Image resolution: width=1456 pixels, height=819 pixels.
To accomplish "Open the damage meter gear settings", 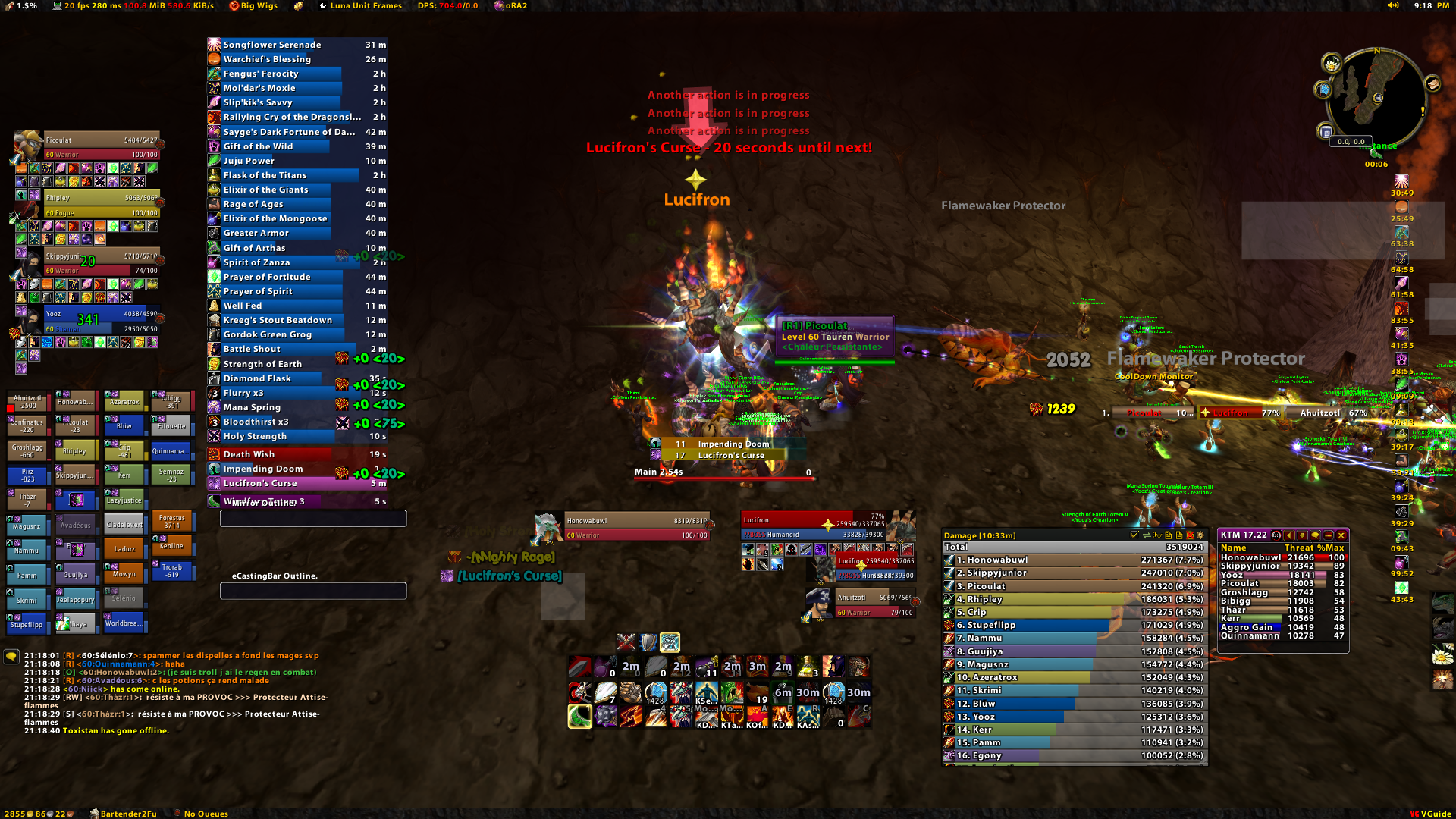I will pos(1200,535).
